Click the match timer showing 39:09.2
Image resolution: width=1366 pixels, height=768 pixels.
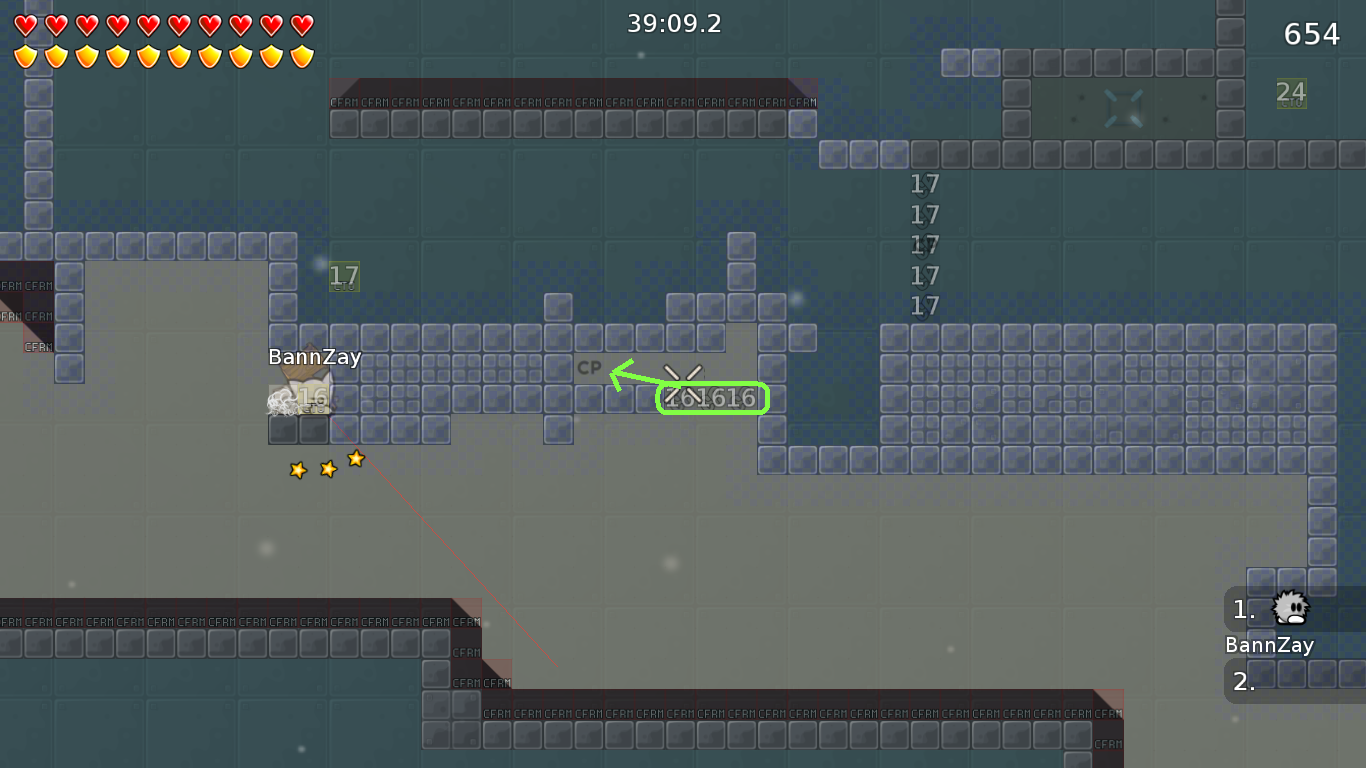674,23
